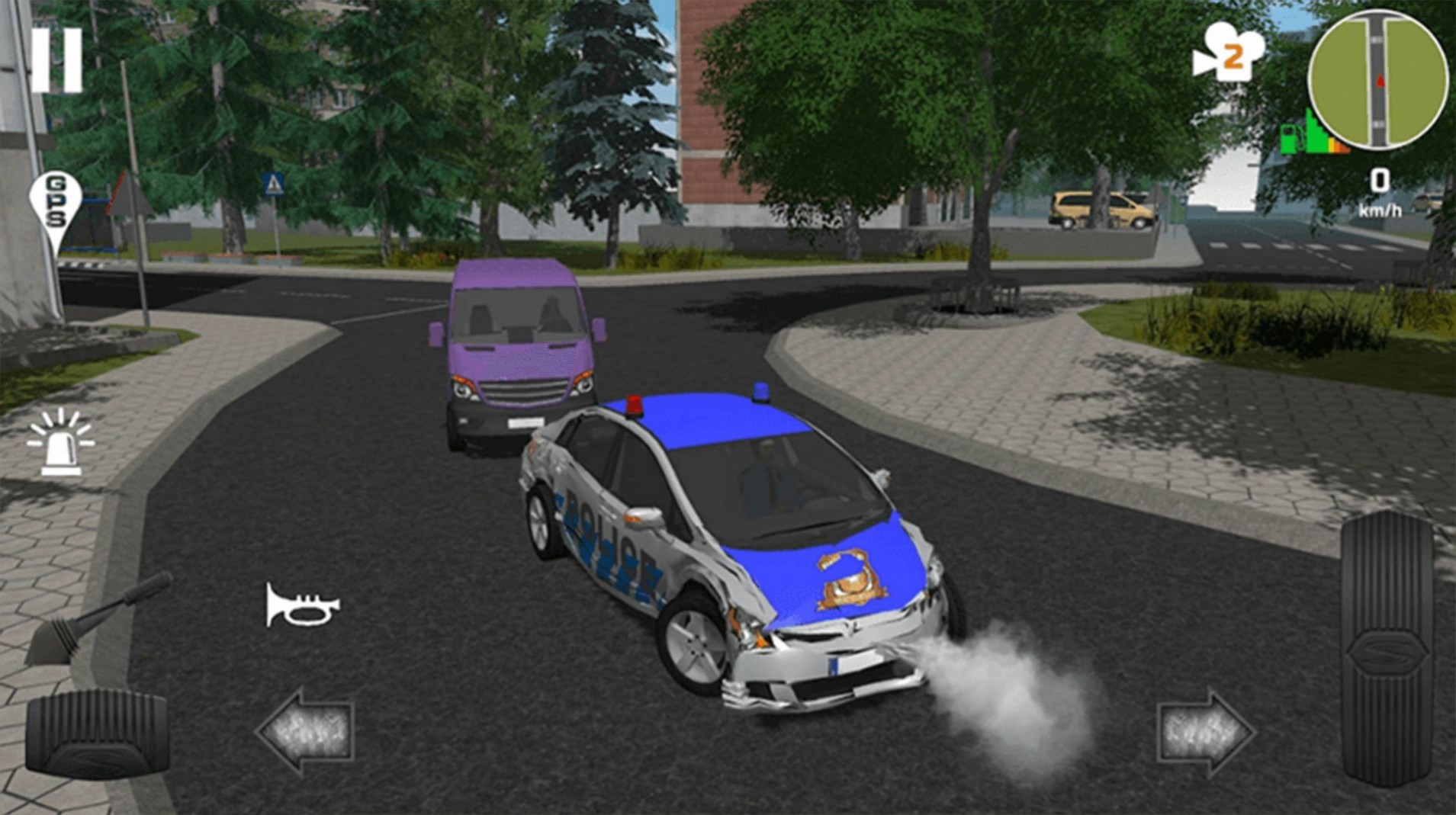Click the camera counter badge showing 2
The width and height of the screenshot is (1456, 815).
click(x=1228, y=55)
